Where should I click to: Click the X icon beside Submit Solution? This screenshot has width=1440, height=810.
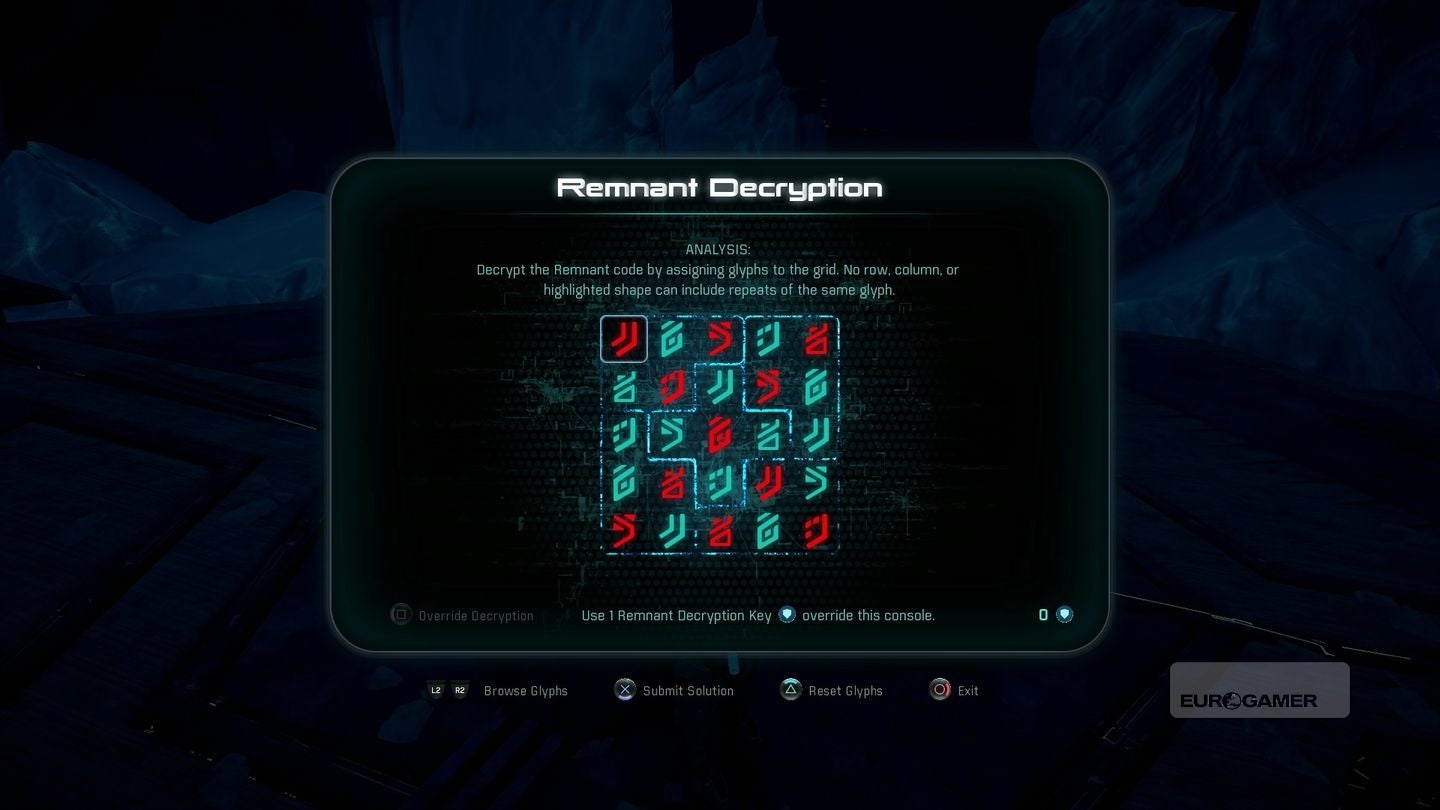coord(625,689)
